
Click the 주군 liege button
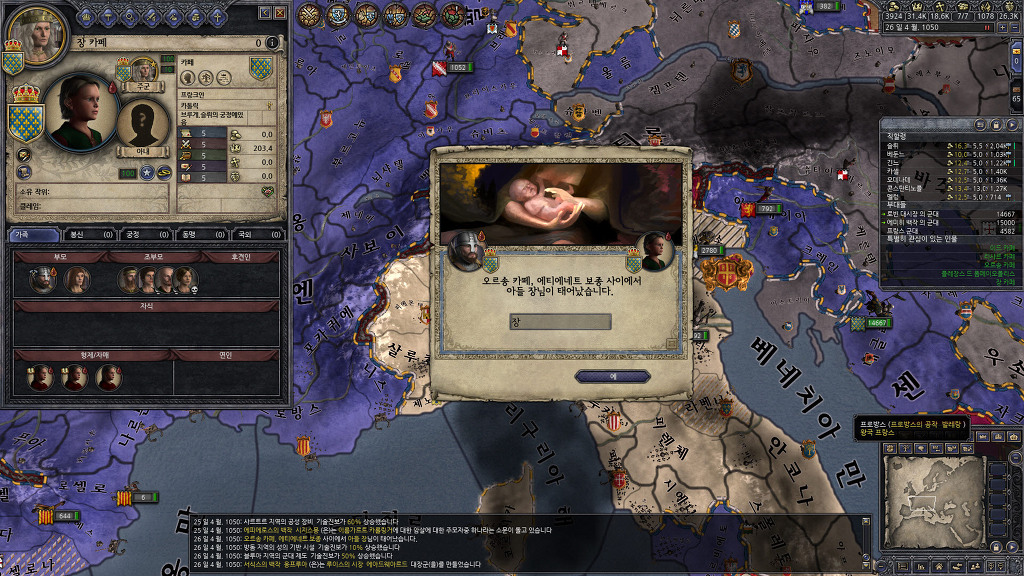click(x=142, y=87)
